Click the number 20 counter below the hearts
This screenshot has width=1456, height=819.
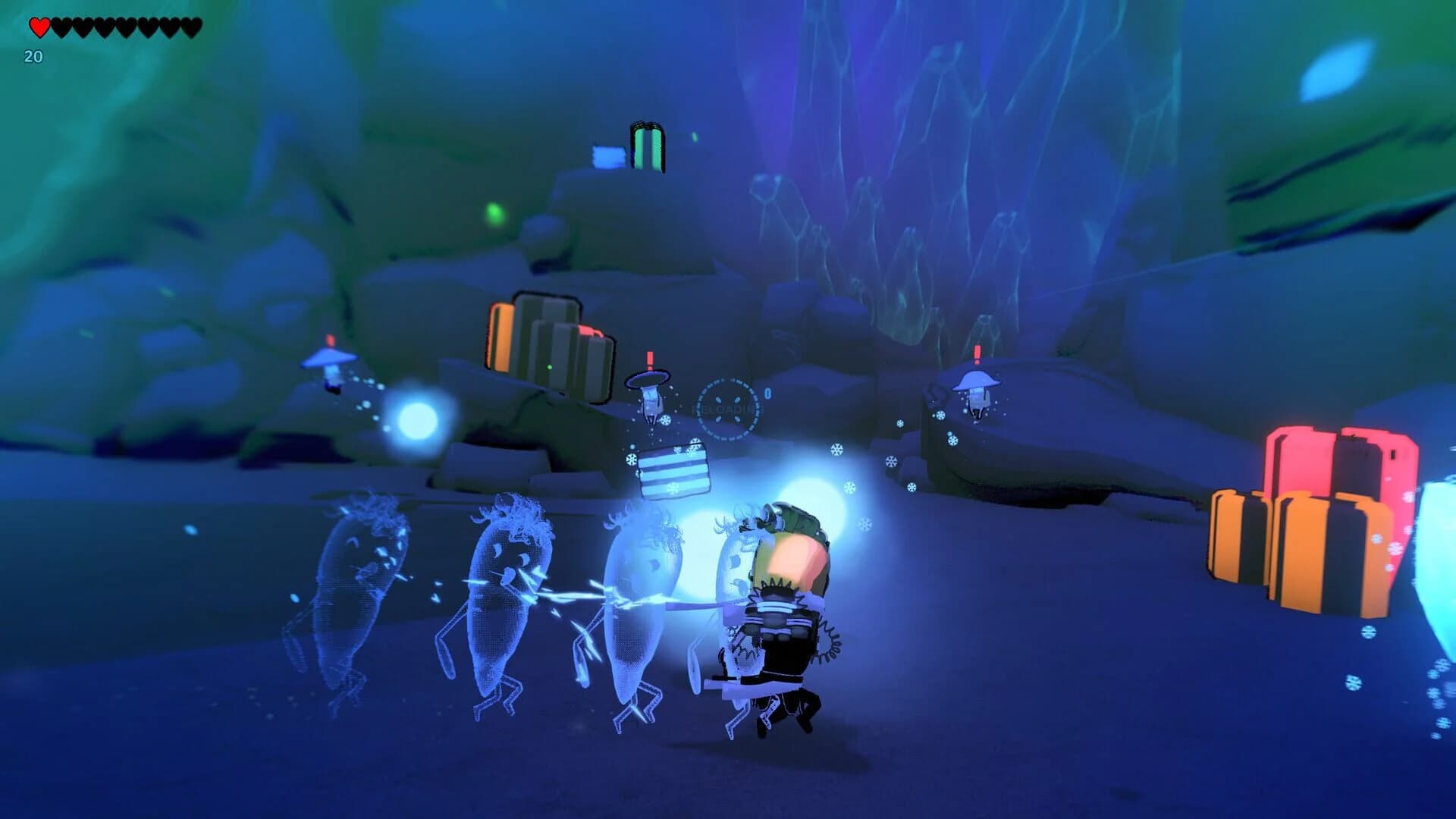33,56
